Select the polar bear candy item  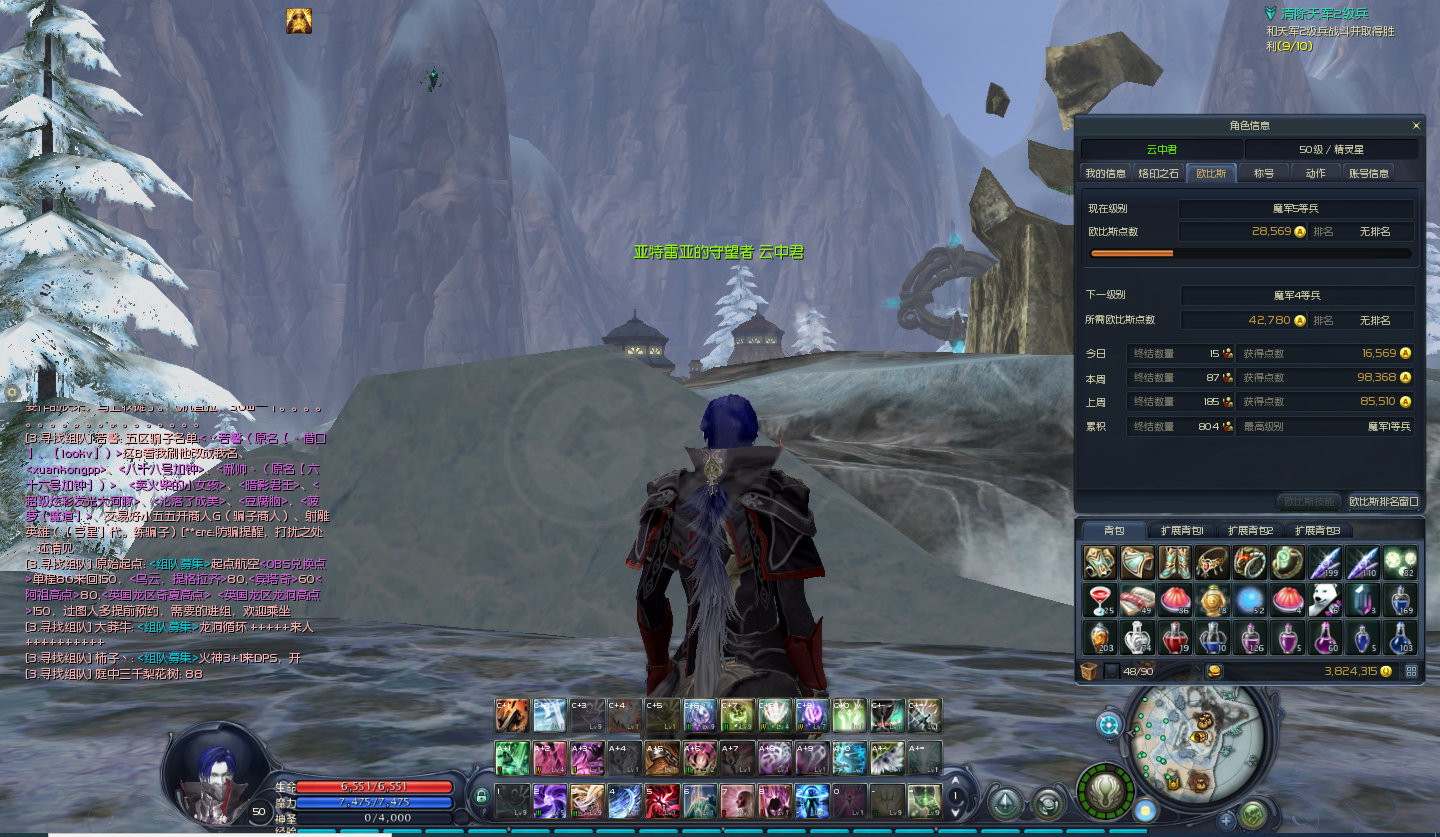(1325, 600)
